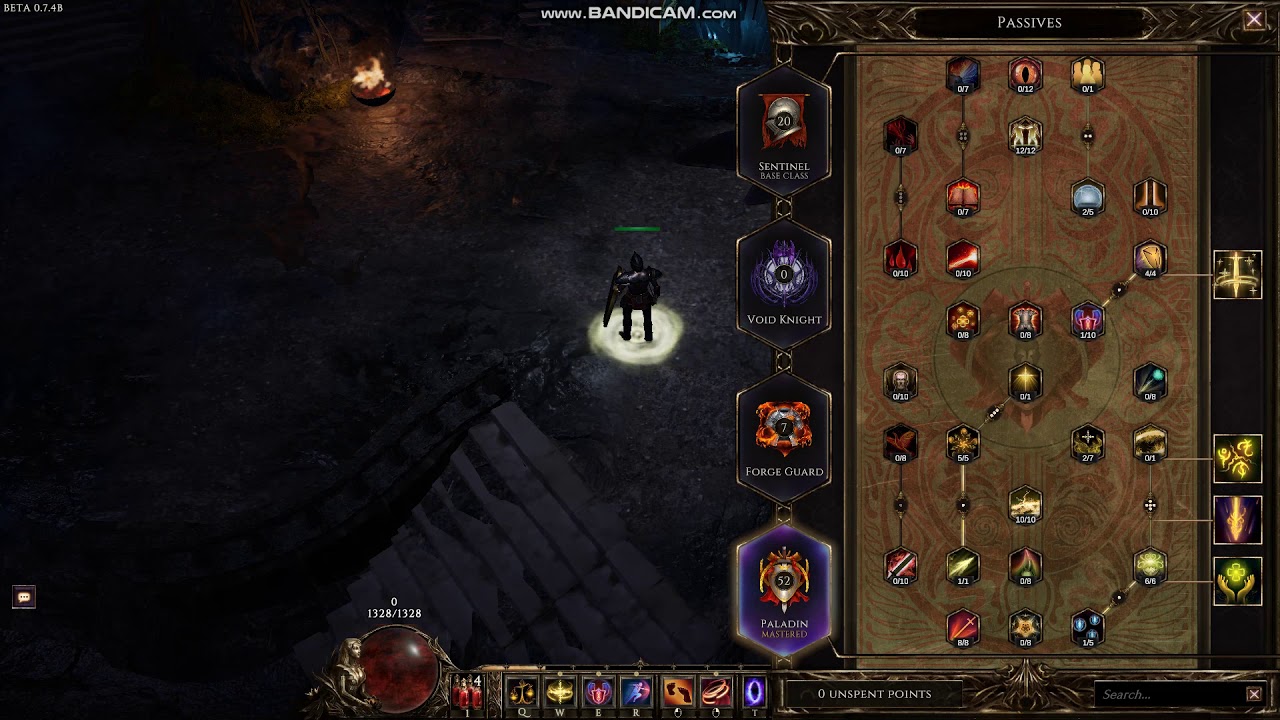Select the red eye passive node (0/12)
1280x720 pixels.
[1025, 74]
